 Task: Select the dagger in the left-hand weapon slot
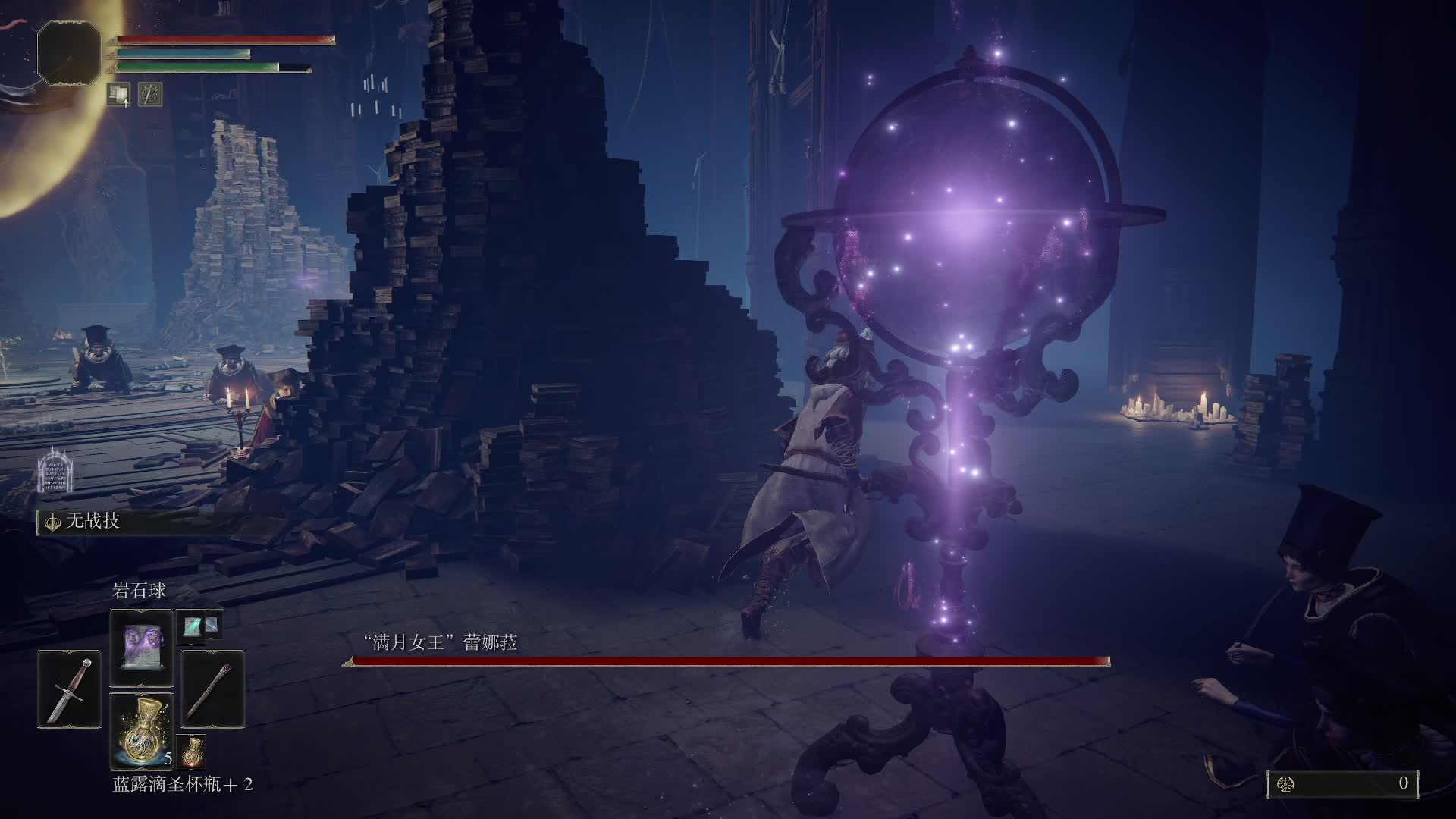pyautogui.click(x=70, y=690)
